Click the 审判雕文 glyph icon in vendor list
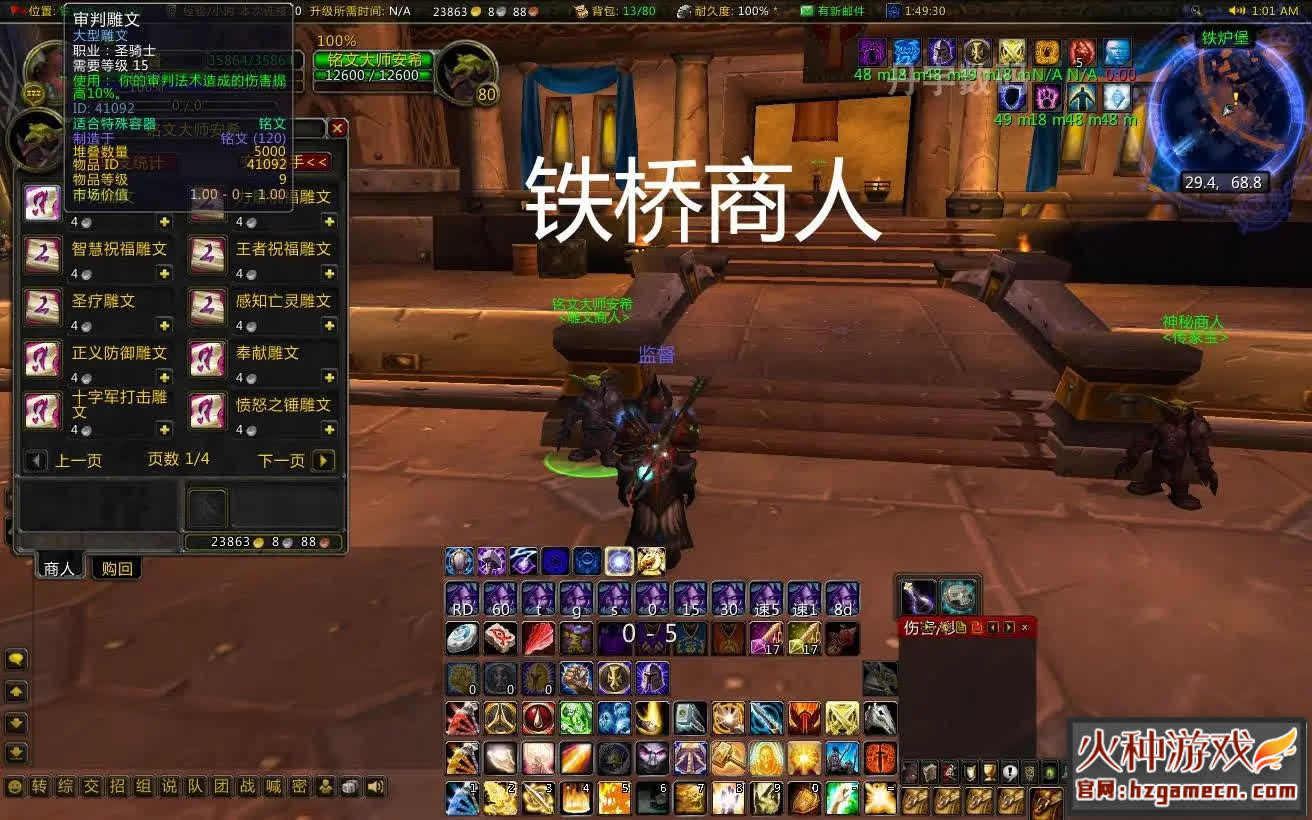The width and height of the screenshot is (1312, 820). pyautogui.click(x=42, y=203)
